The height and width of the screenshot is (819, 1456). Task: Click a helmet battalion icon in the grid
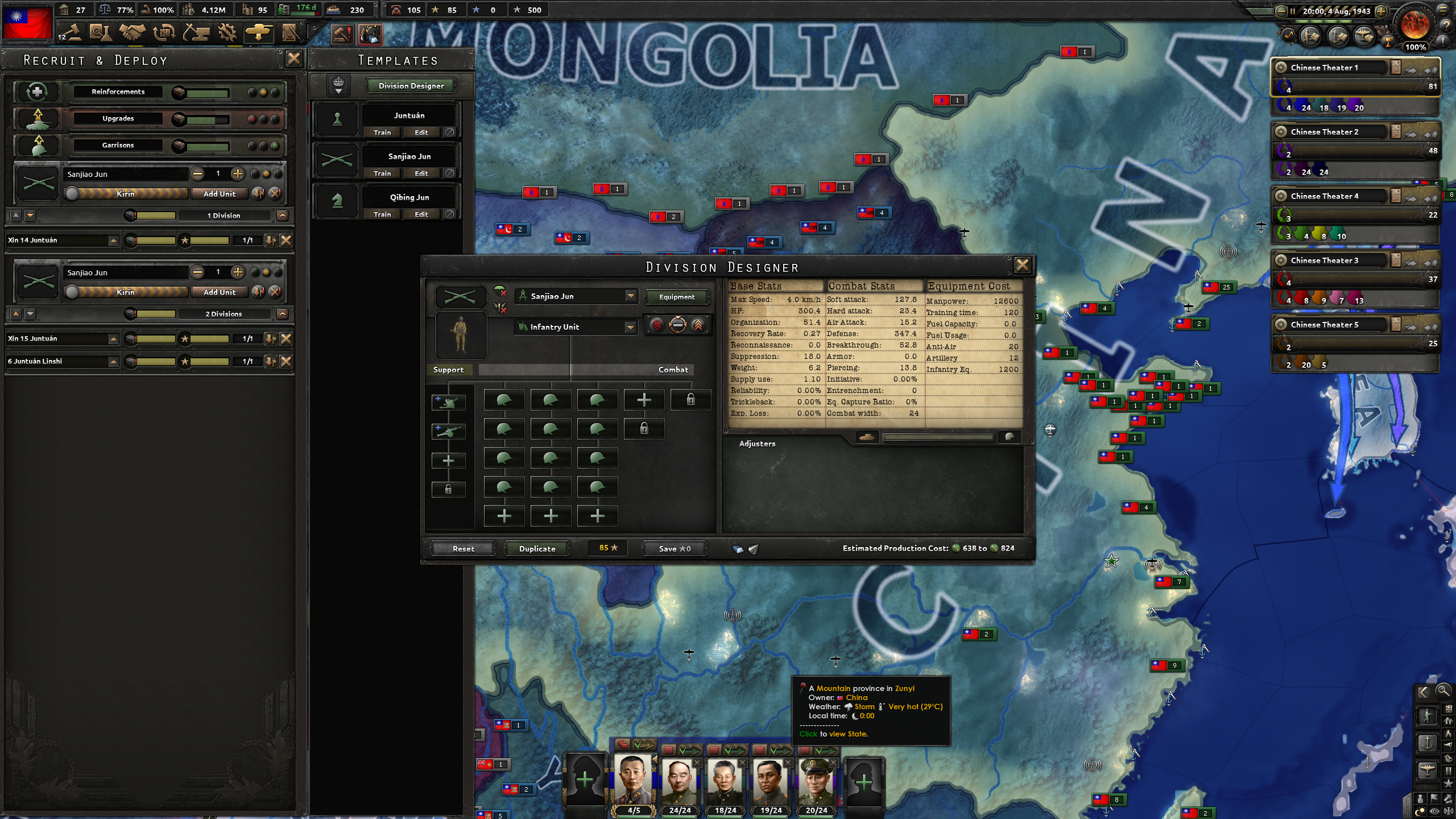point(504,400)
